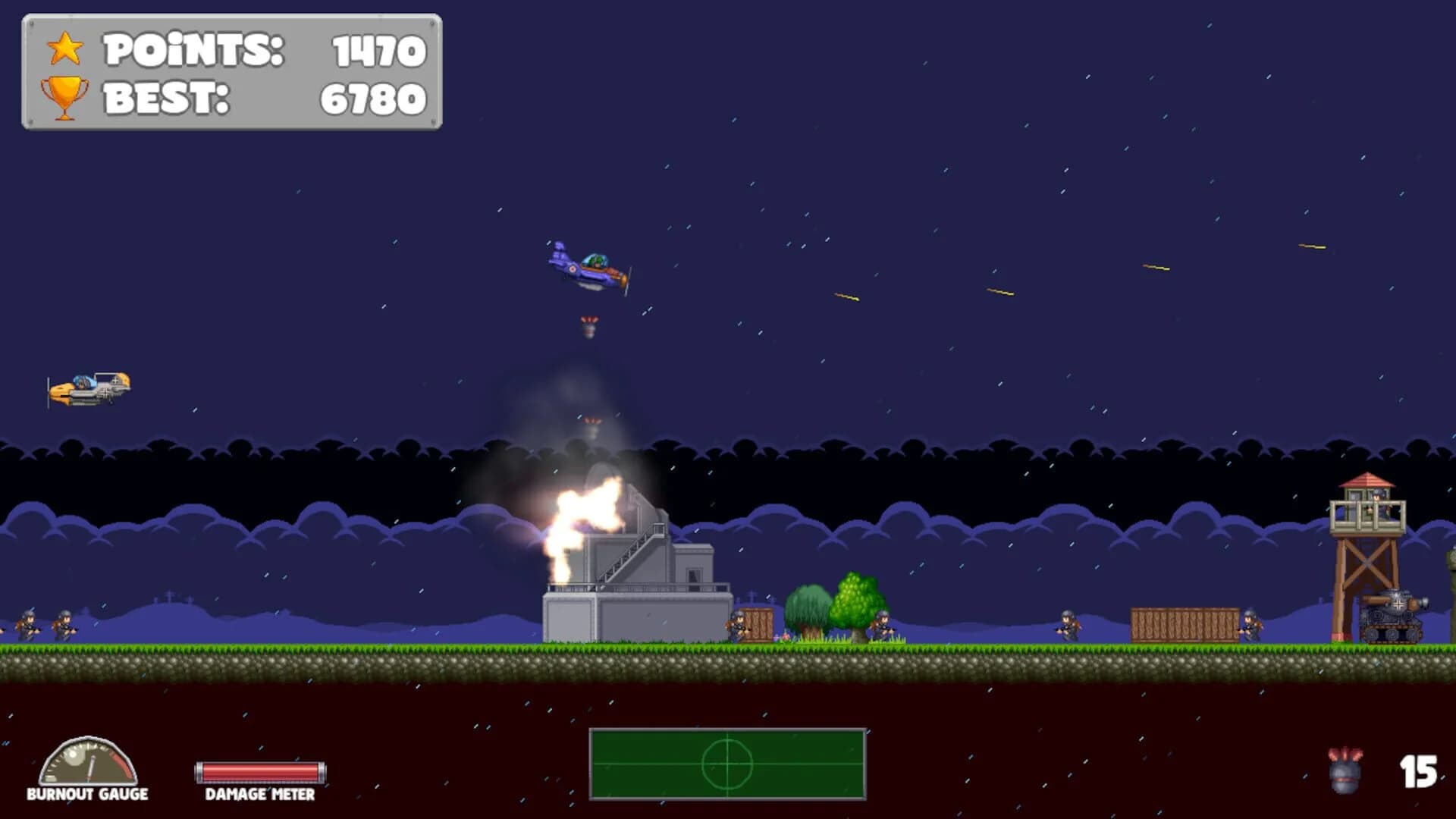The image size is (1456, 819).
Task: Click the trophy icon beside Best score
Action: click(64, 96)
